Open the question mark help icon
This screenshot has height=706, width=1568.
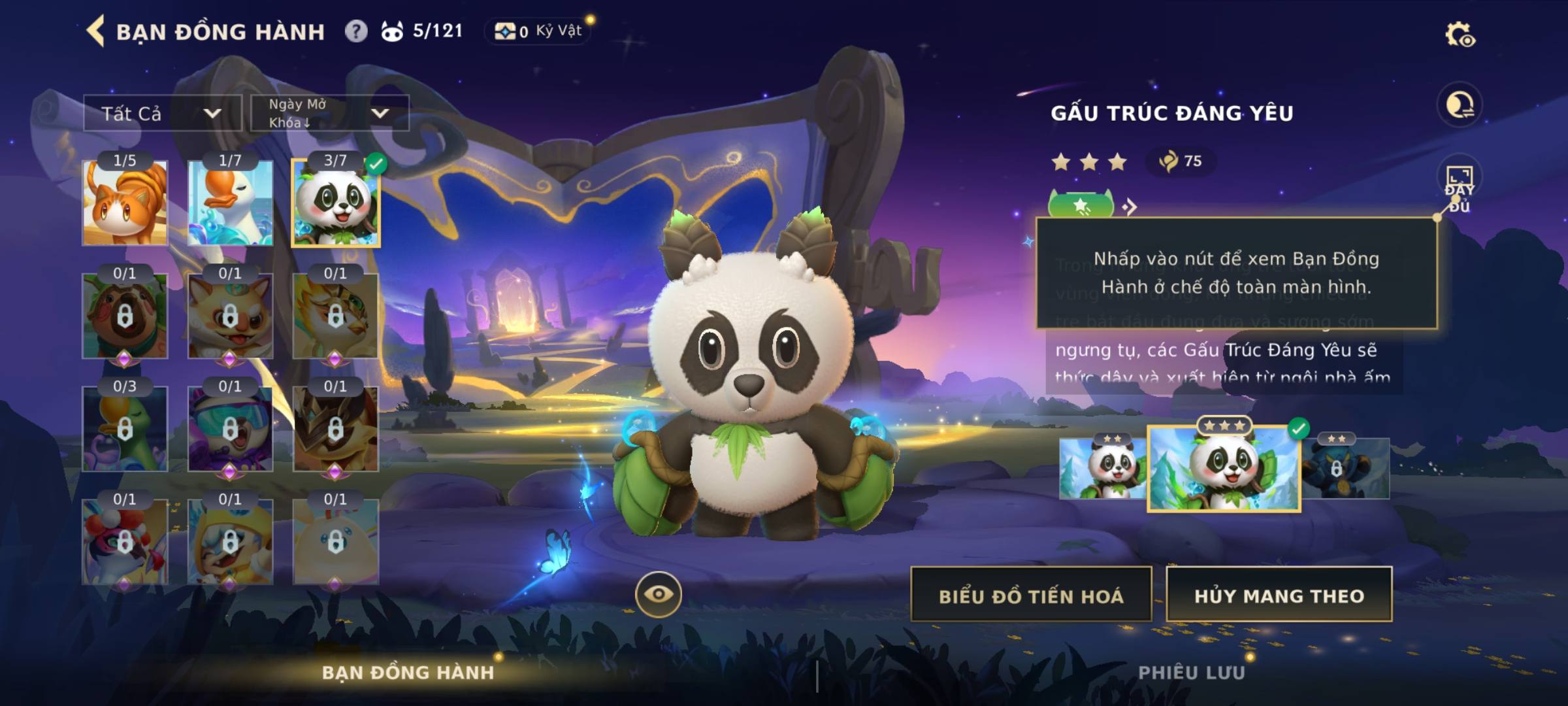pos(356,31)
